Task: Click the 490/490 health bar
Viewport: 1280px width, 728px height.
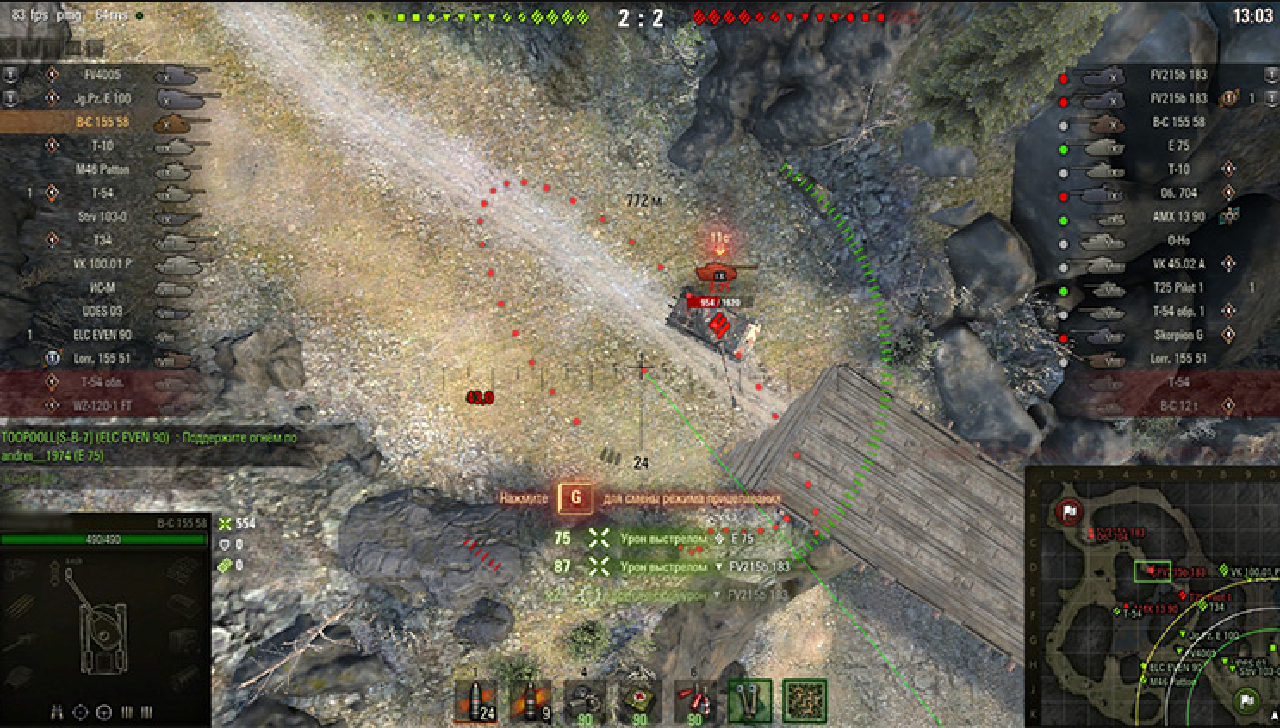Action: tap(102, 538)
